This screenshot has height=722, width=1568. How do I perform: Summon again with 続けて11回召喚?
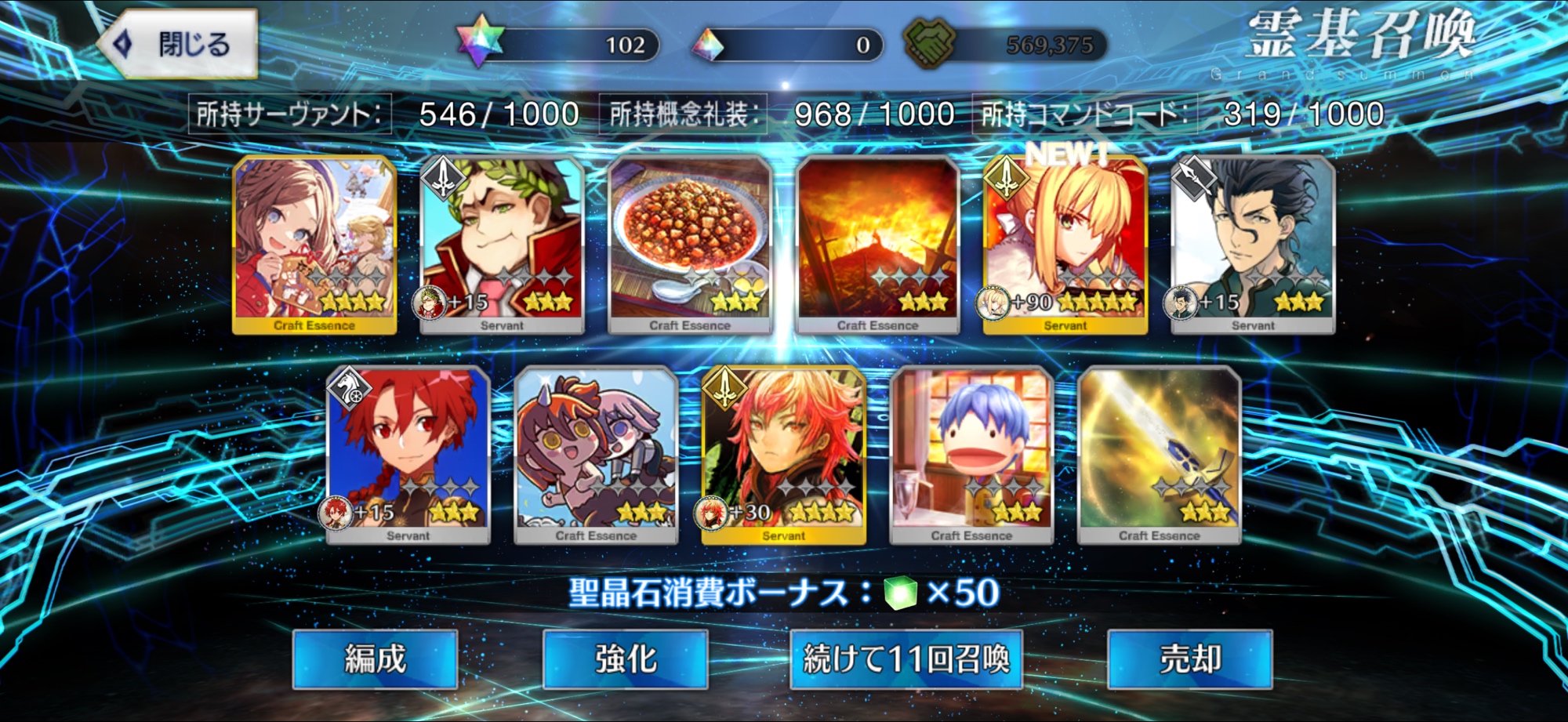(x=906, y=659)
